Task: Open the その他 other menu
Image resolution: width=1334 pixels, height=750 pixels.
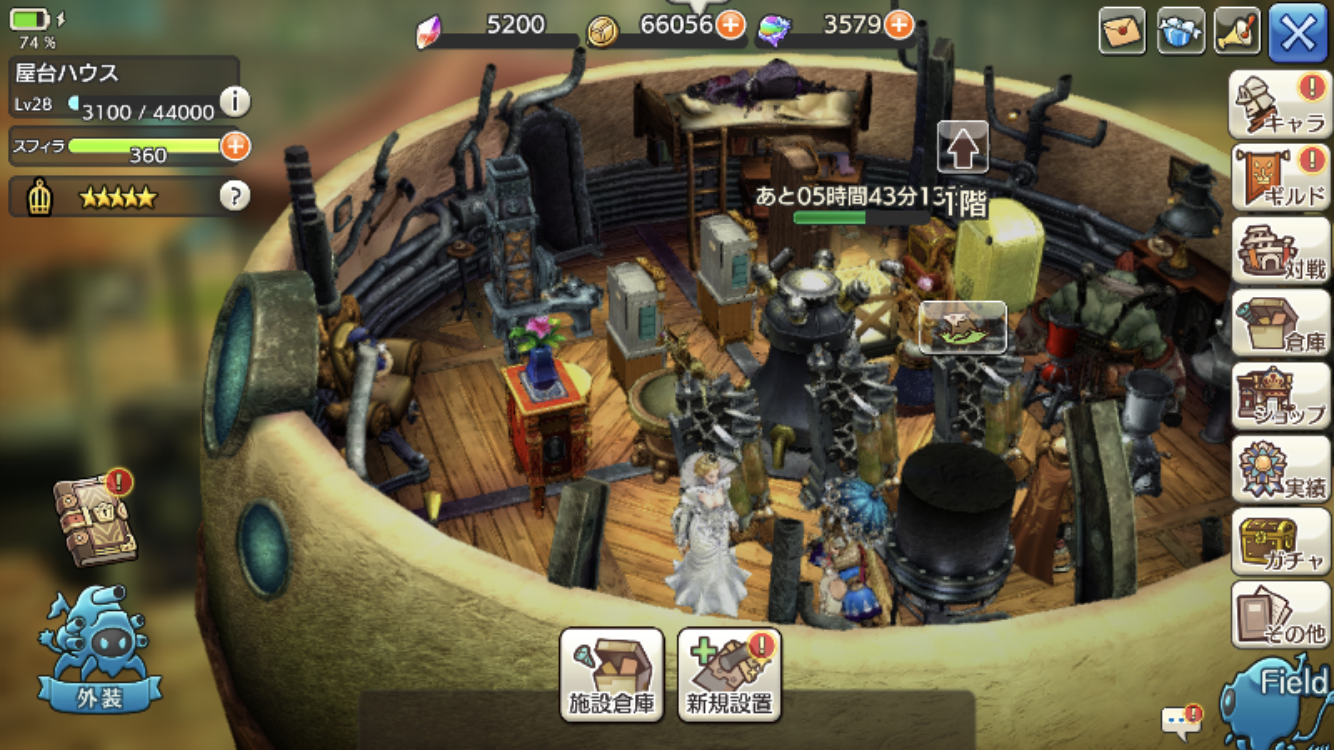Action: coord(1279,615)
